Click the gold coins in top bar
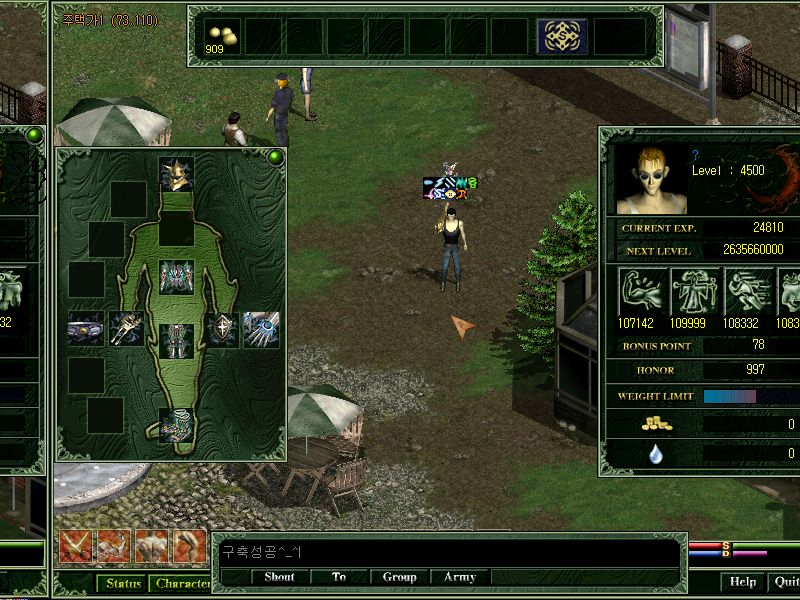The height and width of the screenshot is (600, 800). (222, 36)
